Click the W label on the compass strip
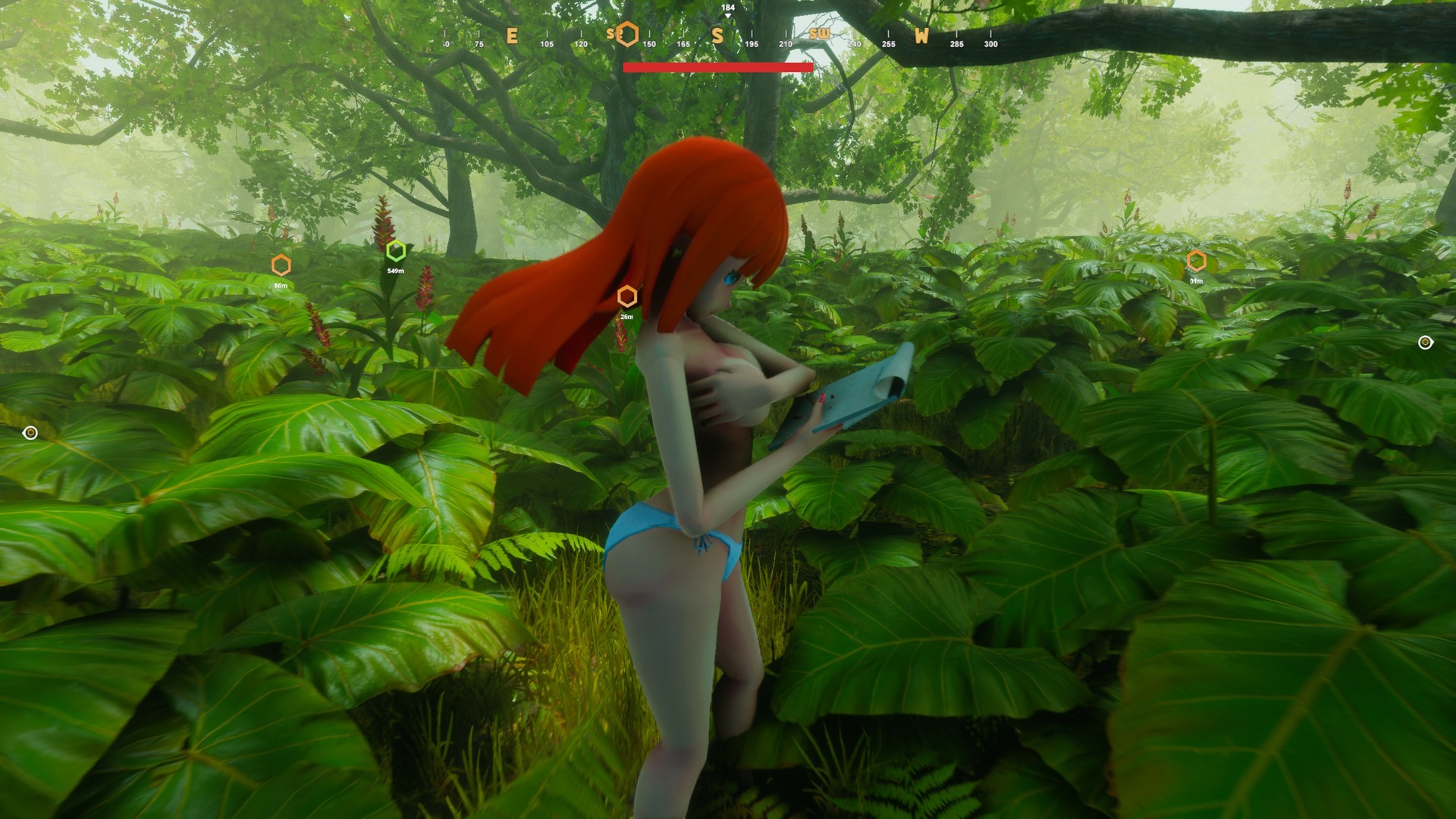Image resolution: width=1456 pixels, height=819 pixels. [x=920, y=37]
